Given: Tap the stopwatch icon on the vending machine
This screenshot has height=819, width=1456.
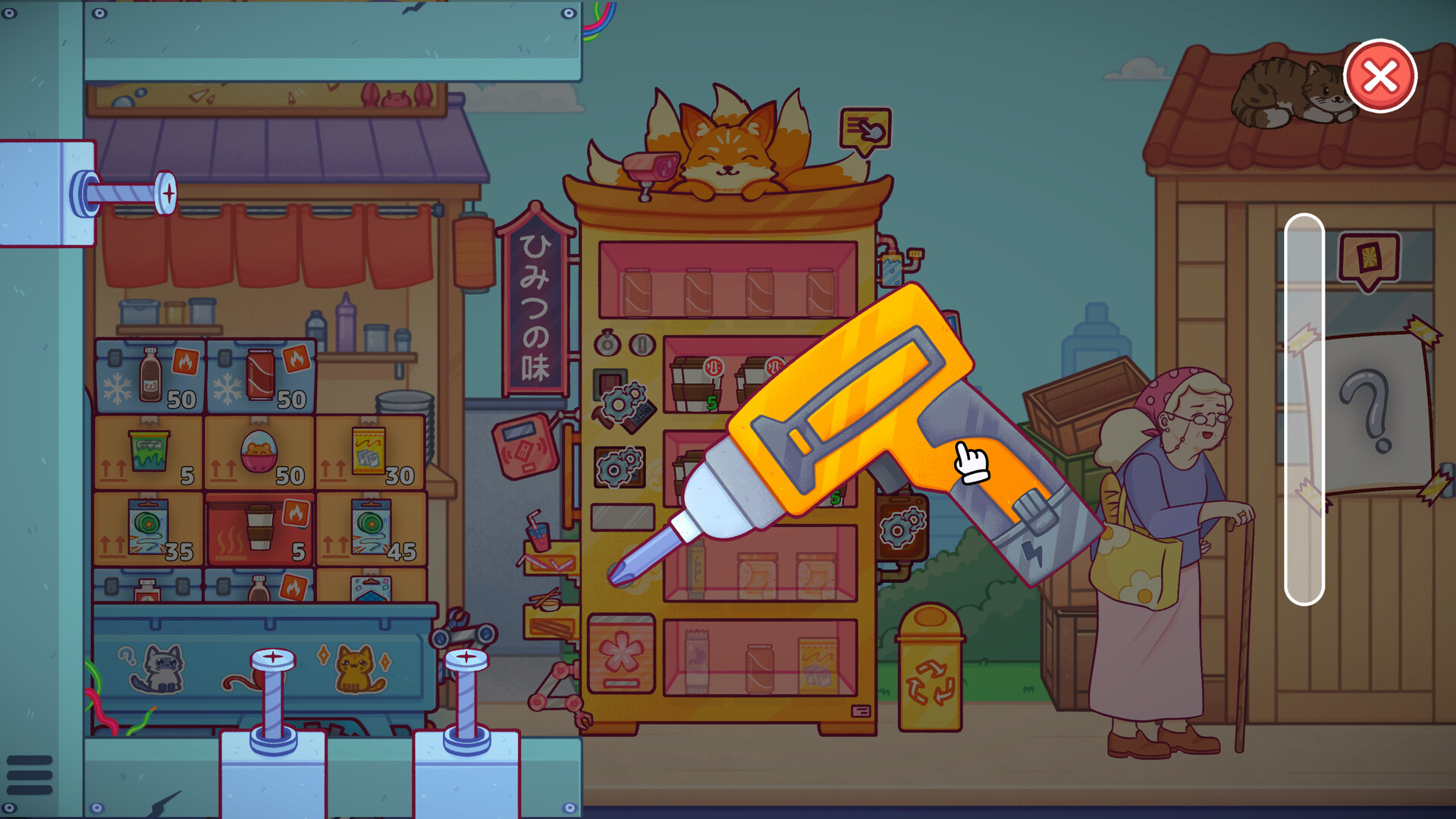Looking at the screenshot, I should [607, 344].
